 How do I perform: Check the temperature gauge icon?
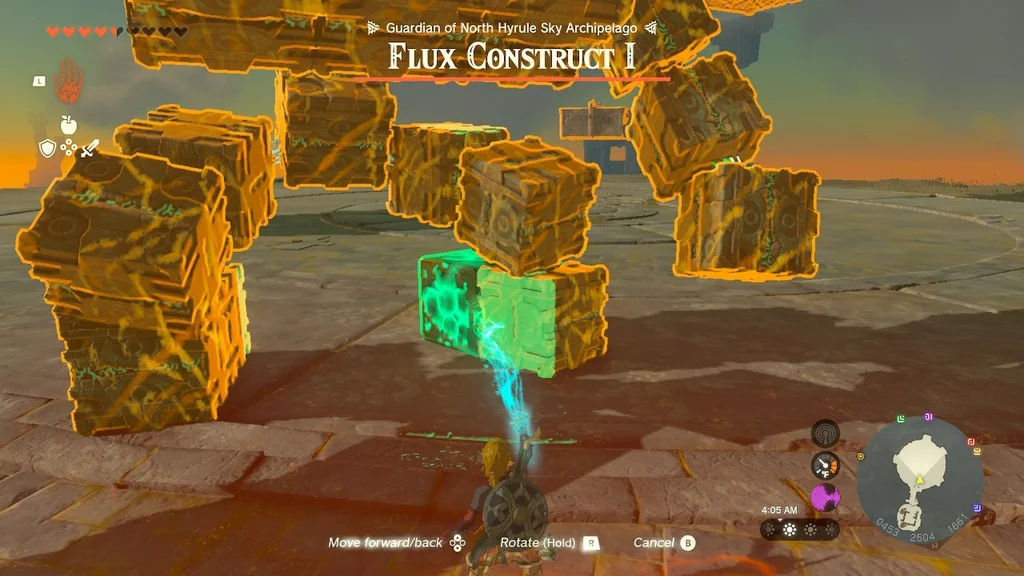tap(825, 465)
